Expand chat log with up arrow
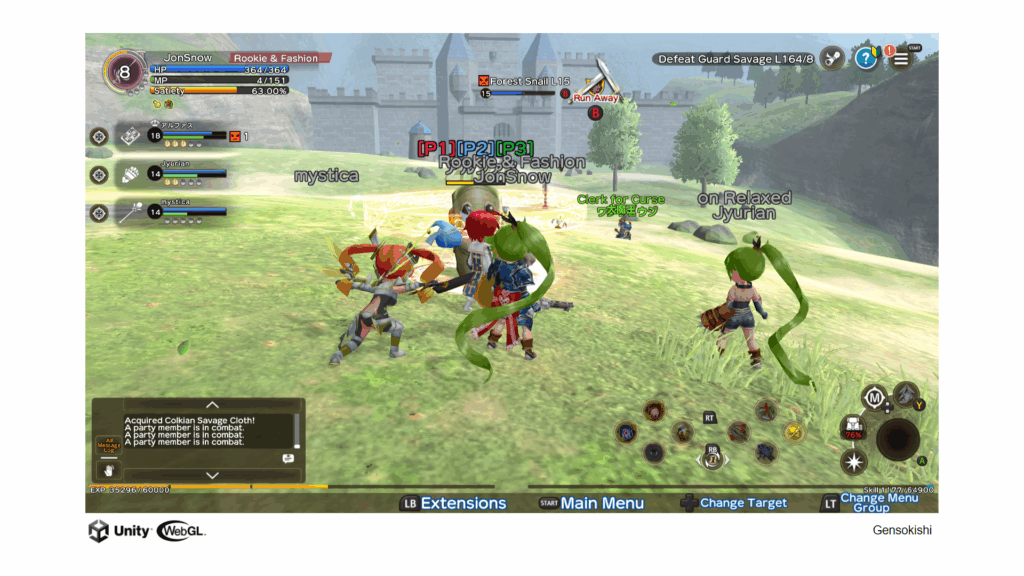Viewport: 1024px width, 576px height. pos(212,405)
